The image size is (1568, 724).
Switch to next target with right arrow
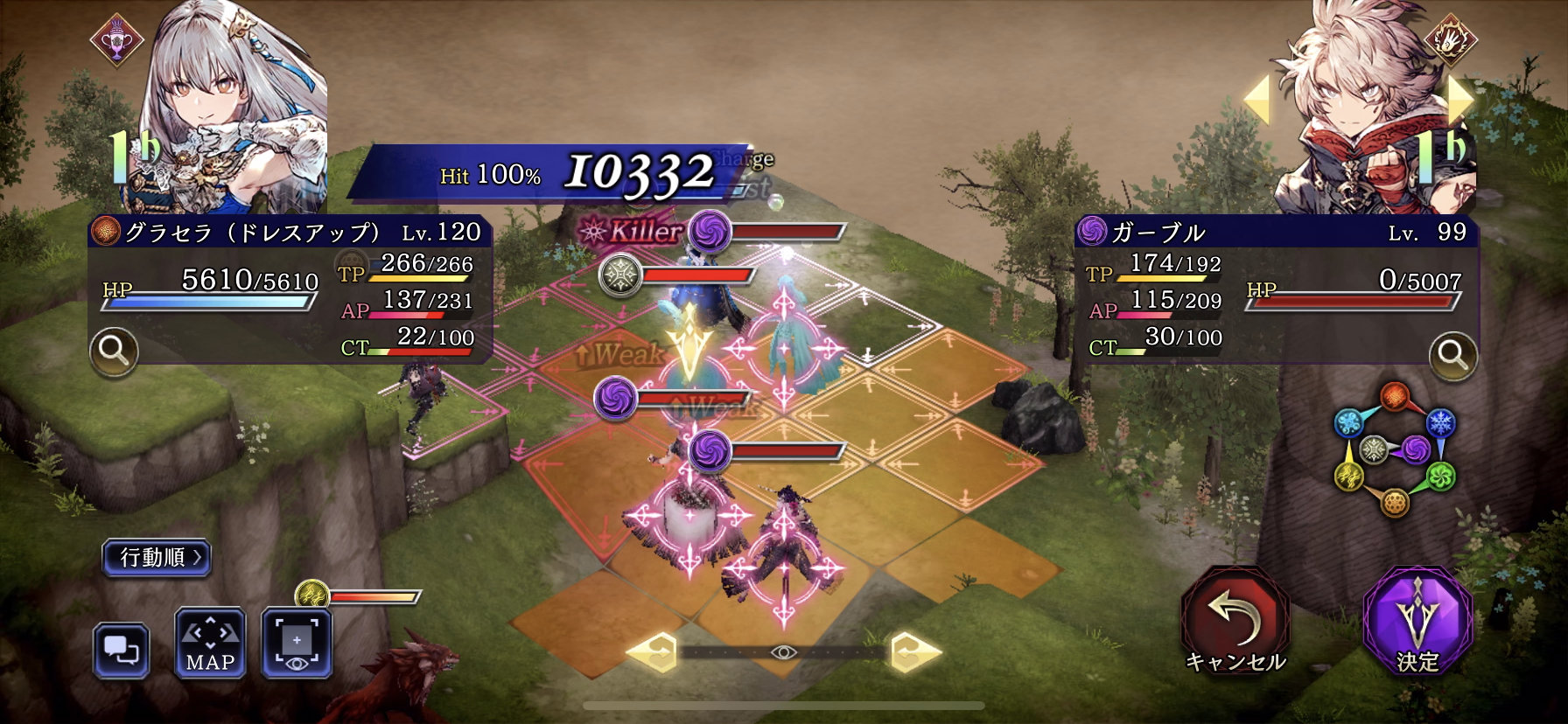tap(1460, 100)
